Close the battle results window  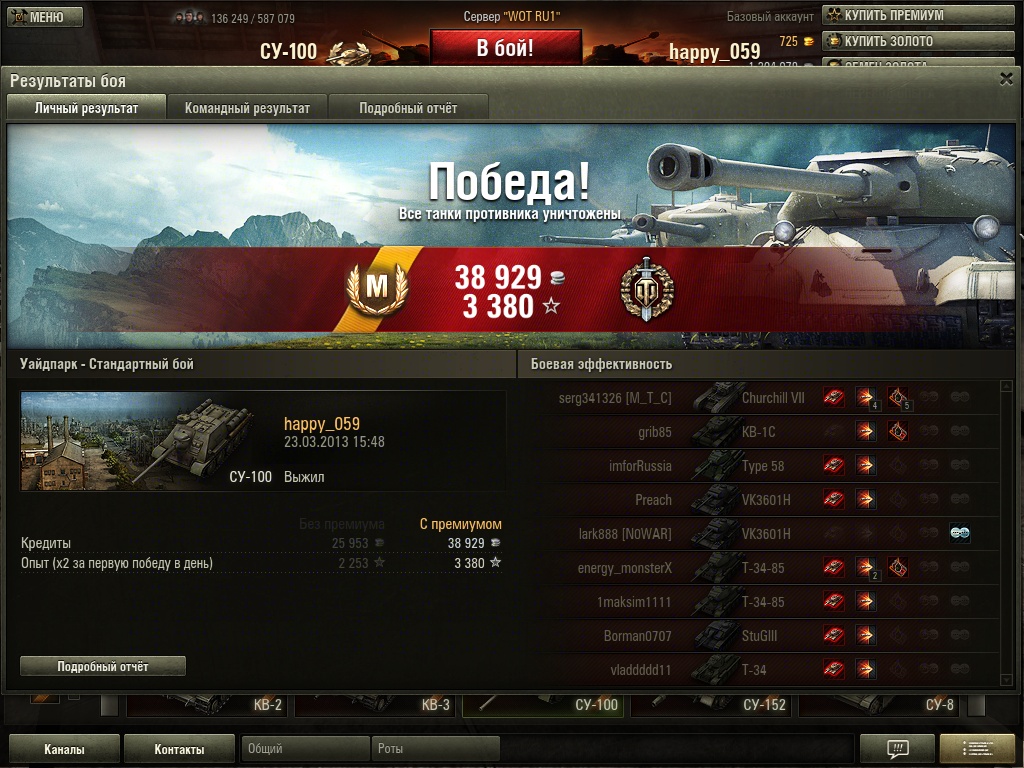pyautogui.click(x=1006, y=79)
